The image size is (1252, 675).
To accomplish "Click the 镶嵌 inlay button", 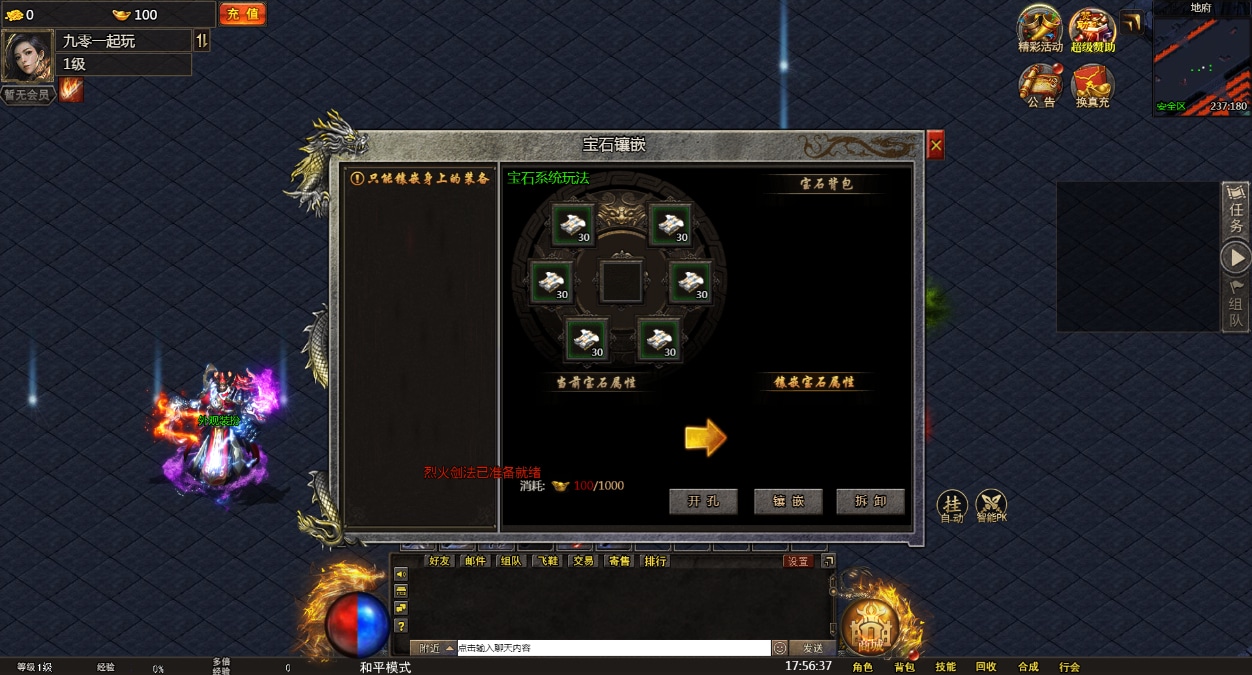I will [x=787, y=502].
